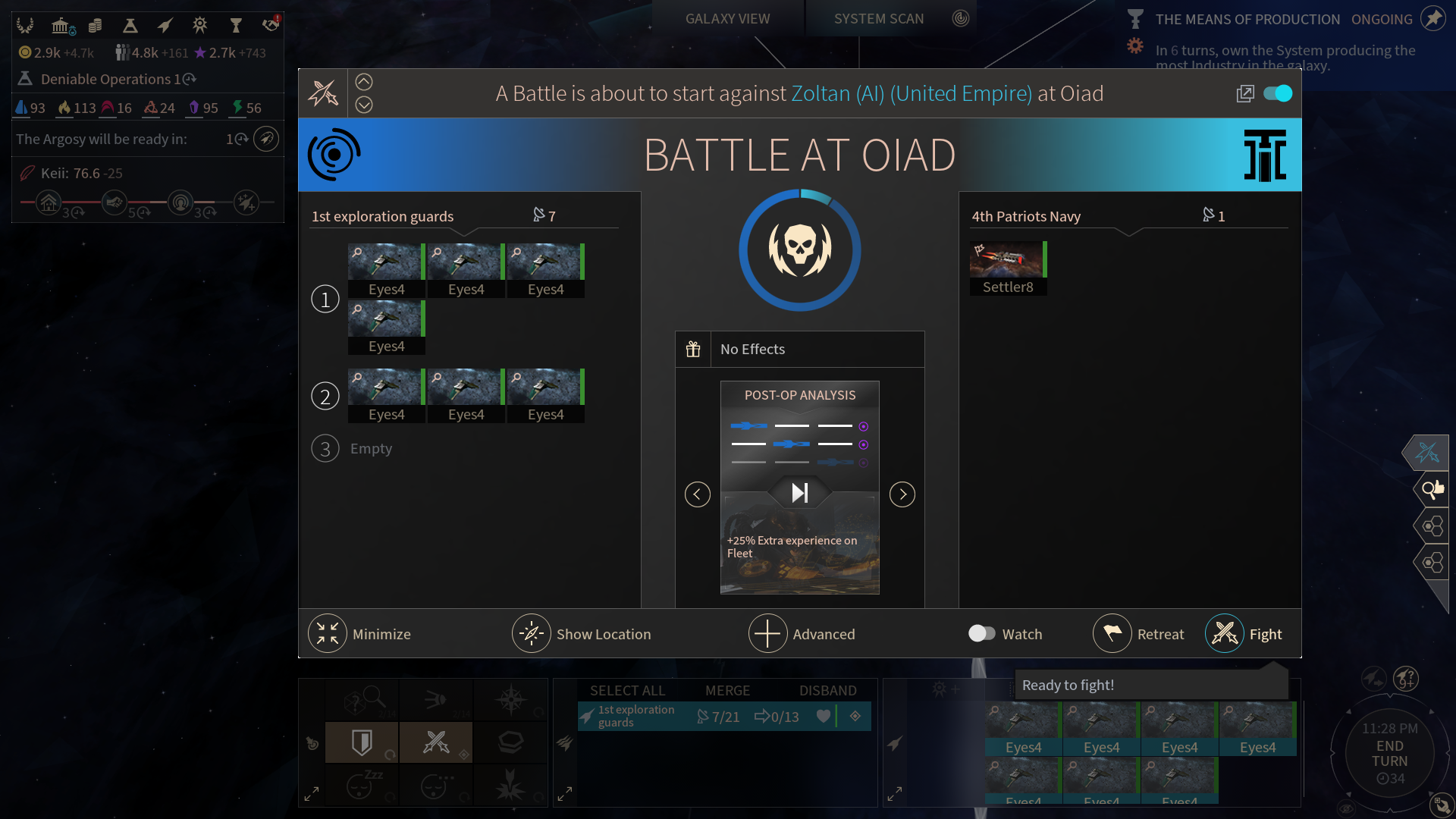
Task: Merge the selected fleets
Action: point(727,691)
